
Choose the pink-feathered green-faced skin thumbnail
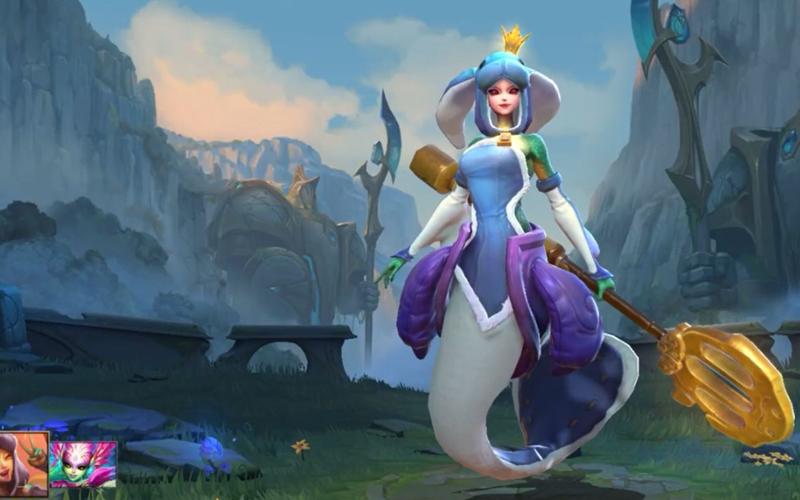click(83, 465)
